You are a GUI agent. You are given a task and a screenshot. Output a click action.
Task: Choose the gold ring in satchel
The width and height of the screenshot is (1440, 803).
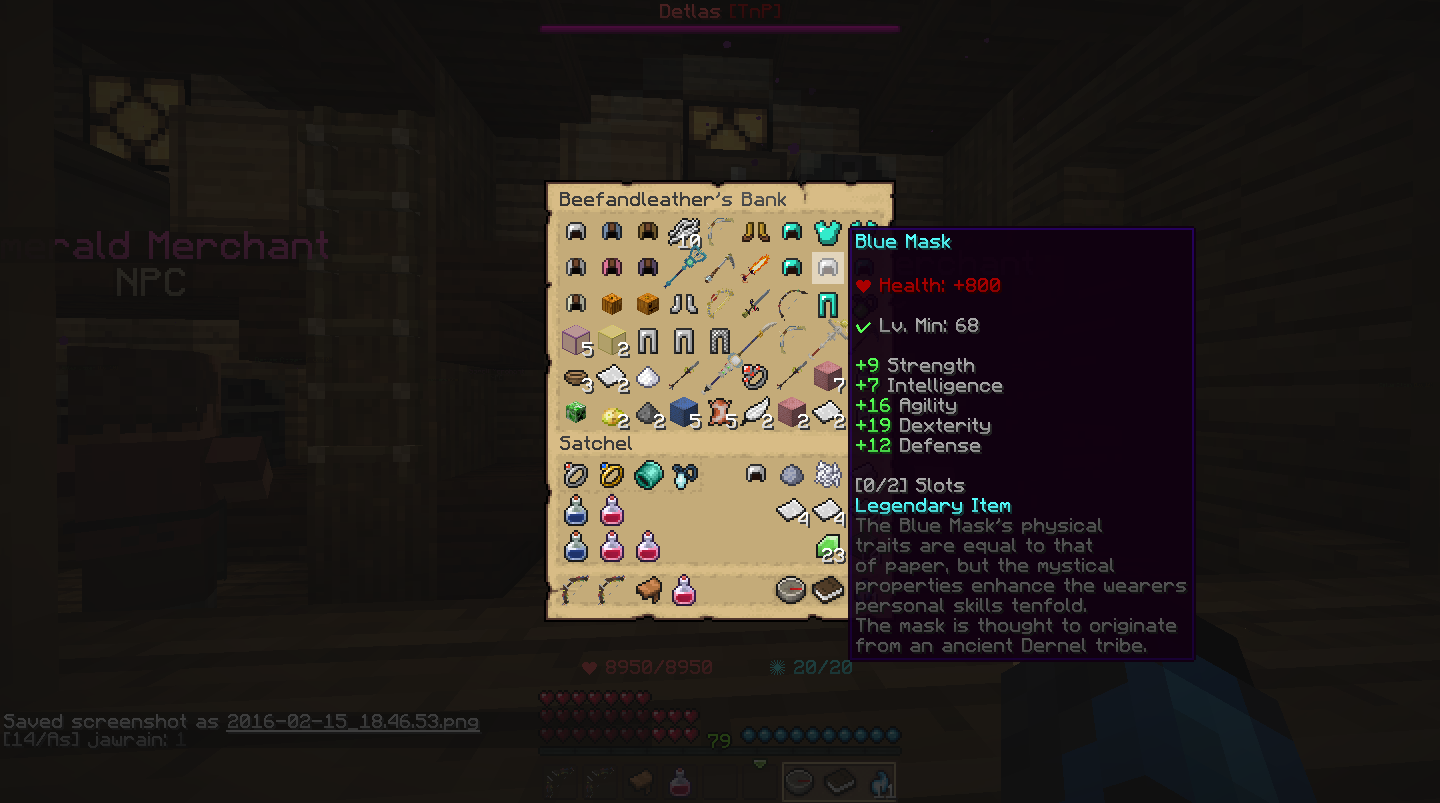coord(611,475)
